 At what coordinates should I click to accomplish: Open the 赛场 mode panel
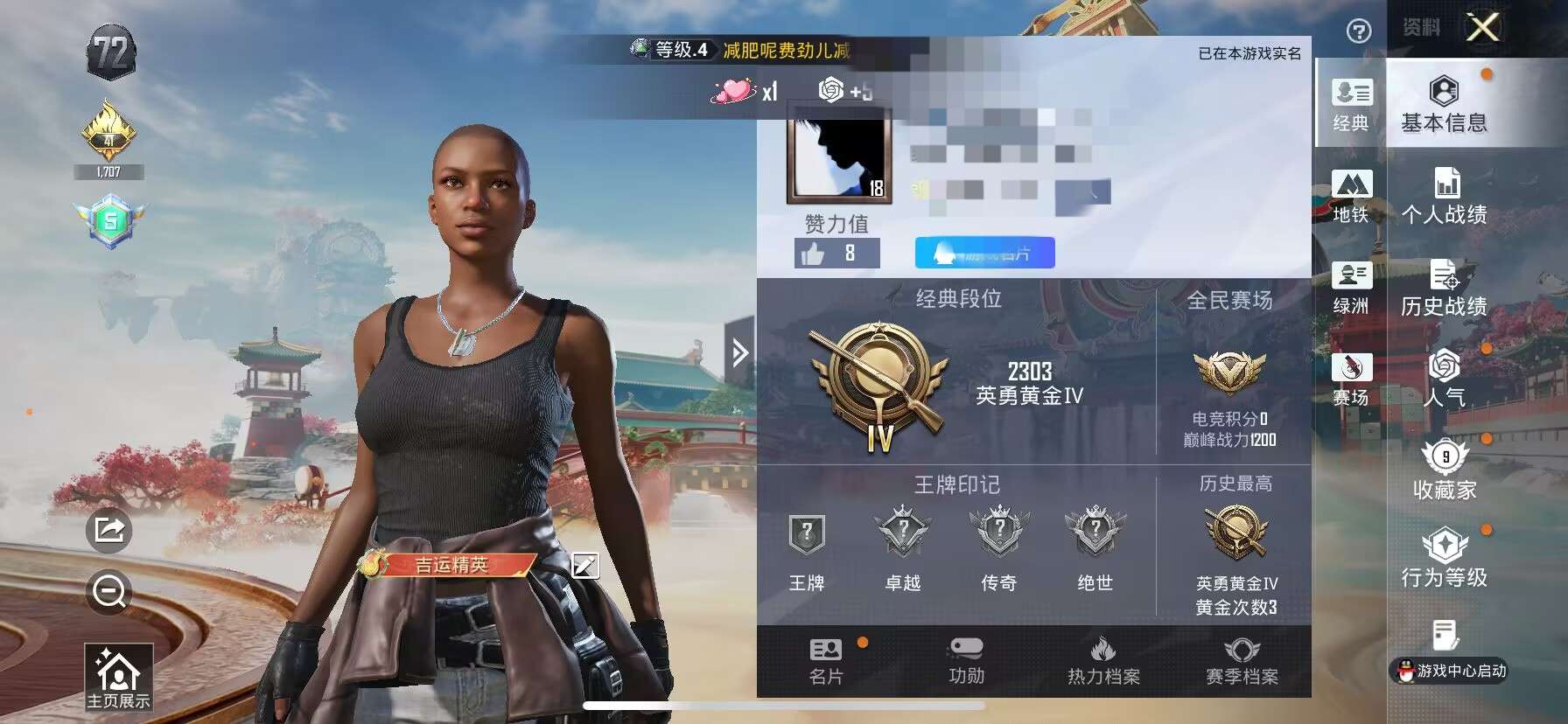click(1352, 380)
